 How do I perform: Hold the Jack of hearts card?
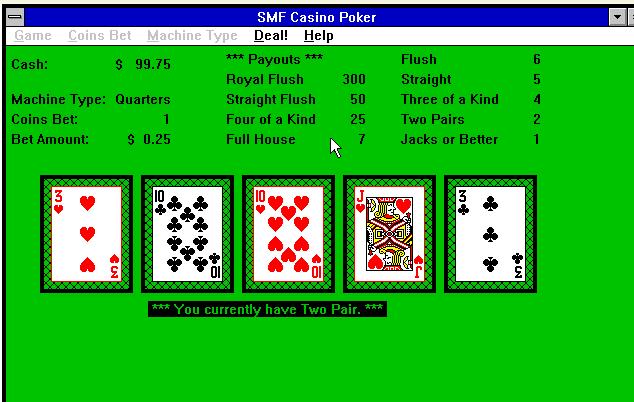coord(389,234)
